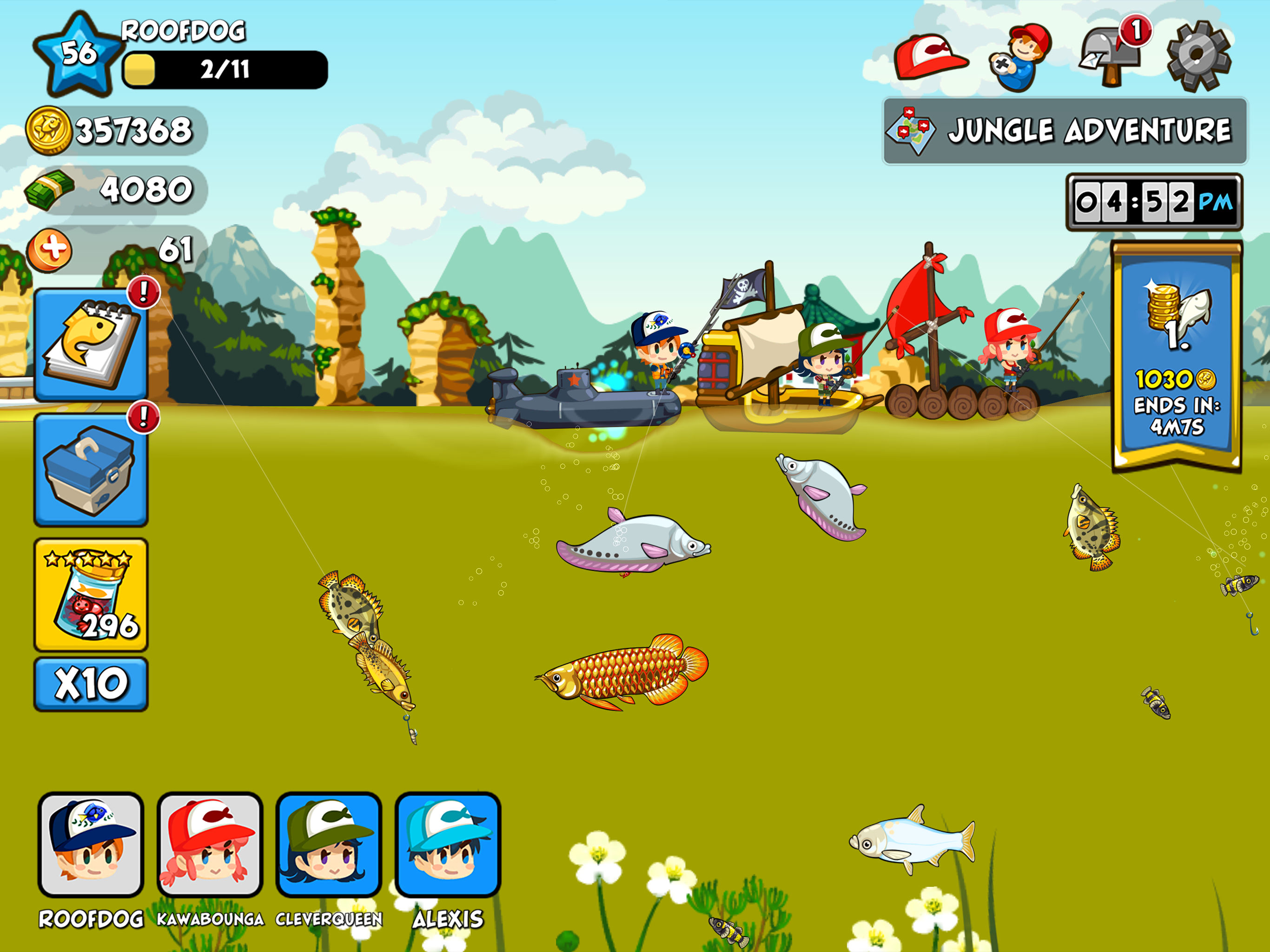Screen dimensions: 1270x952
Task: Select the Kawabounga player portrait
Action: (210, 844)
